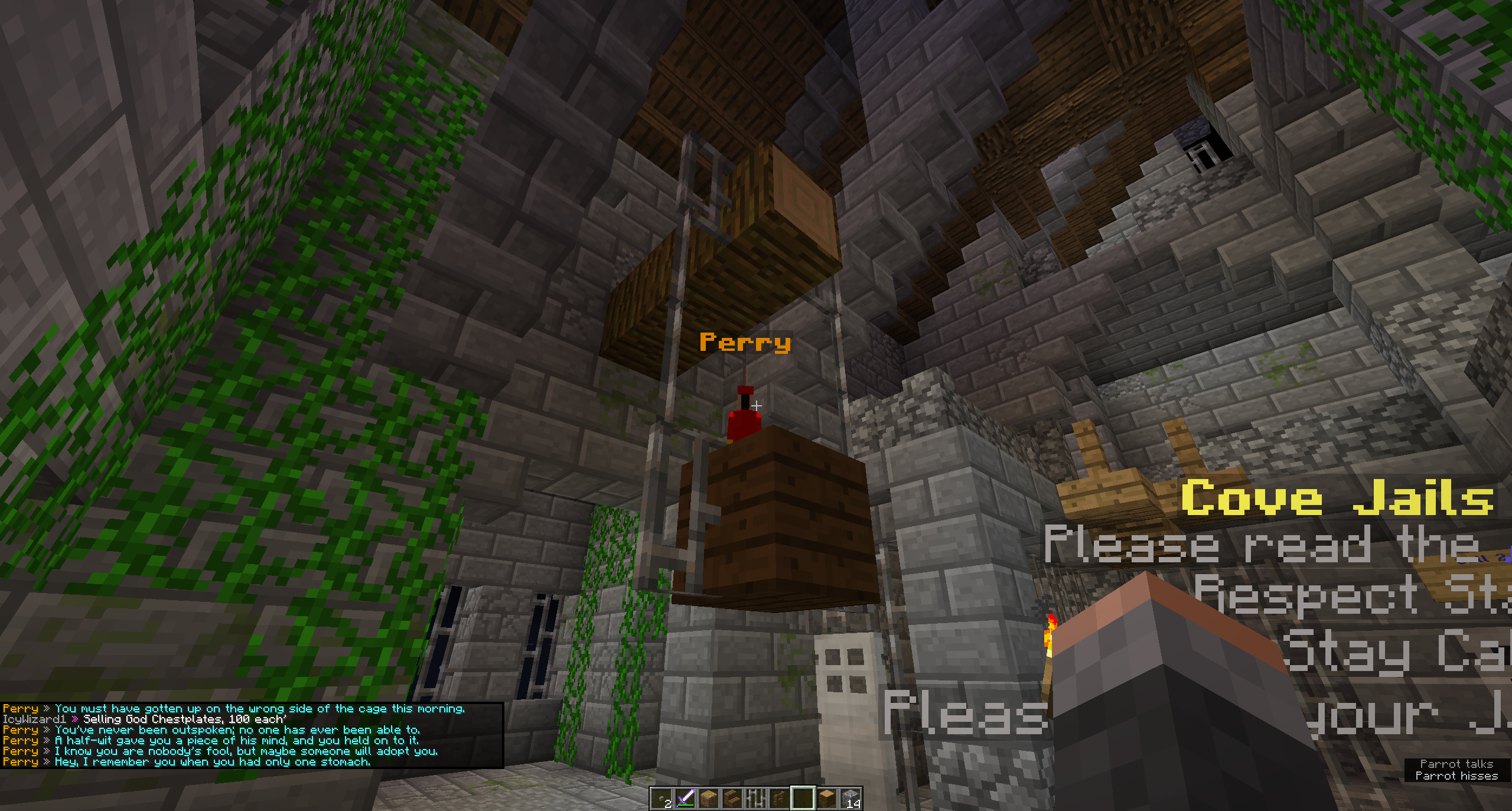Select the wooden stairs hotbar item
This screenshot has height=811, width=1512.
pos(732,797)
